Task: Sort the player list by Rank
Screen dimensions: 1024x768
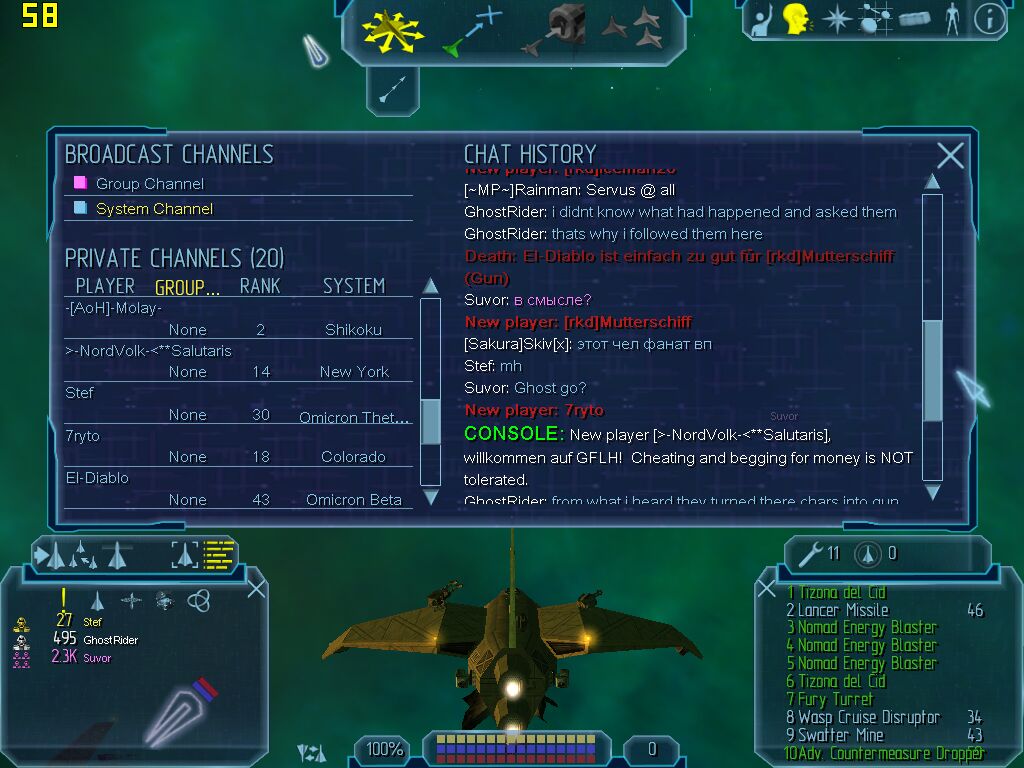Action: tap(260, 286)
